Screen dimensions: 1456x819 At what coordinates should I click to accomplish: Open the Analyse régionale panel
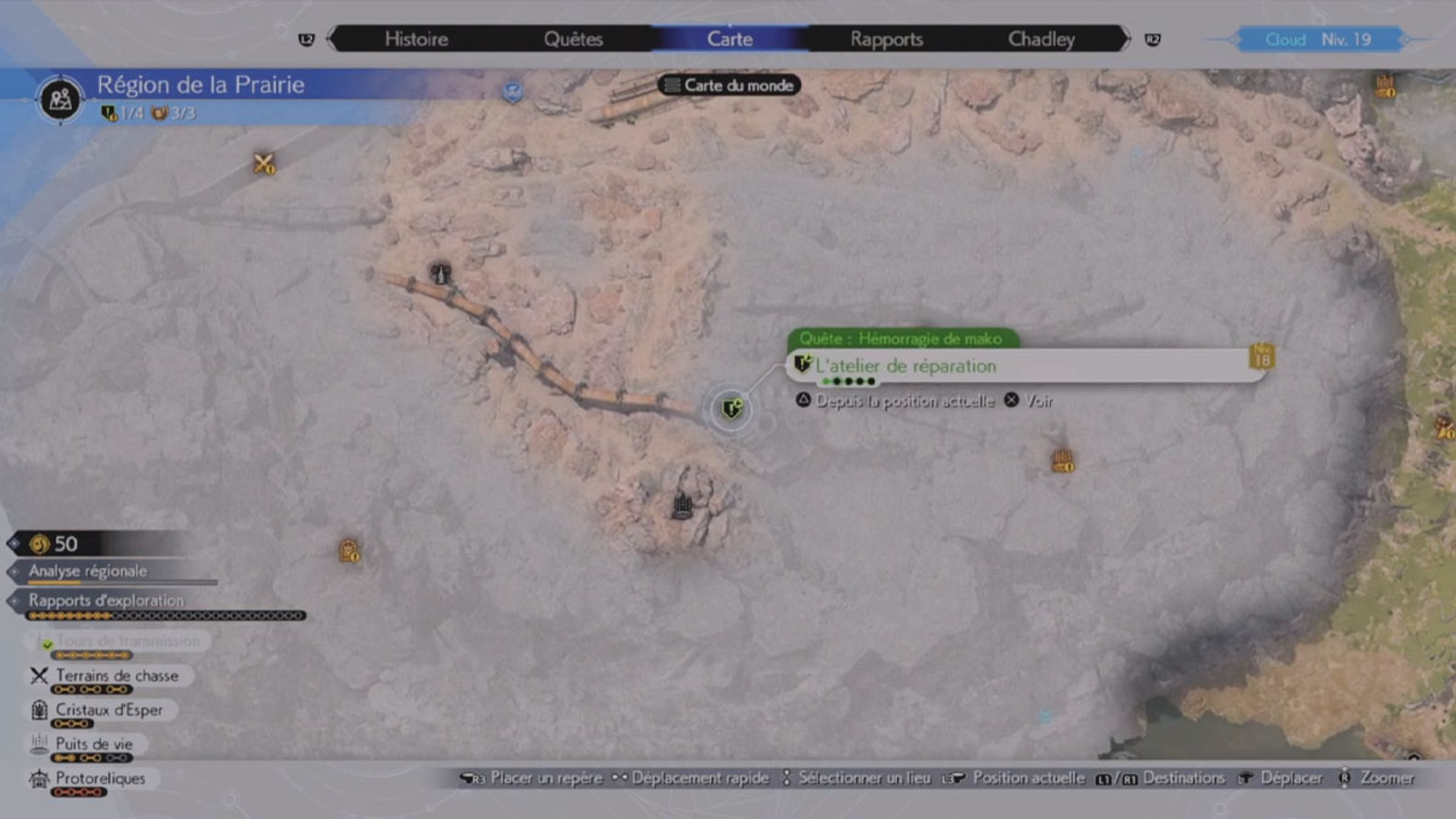coord(88,571)
